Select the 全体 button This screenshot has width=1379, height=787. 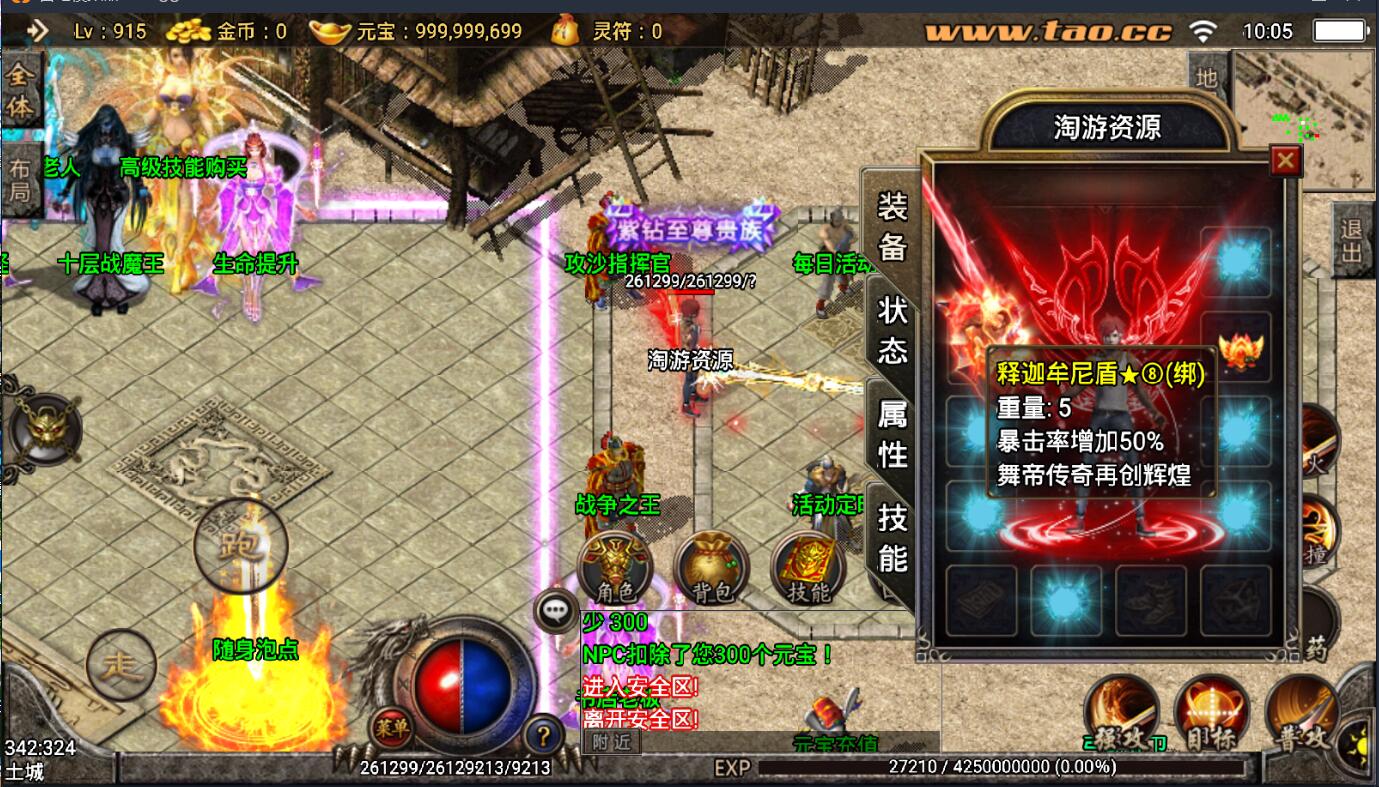click(x=20, y=92)
